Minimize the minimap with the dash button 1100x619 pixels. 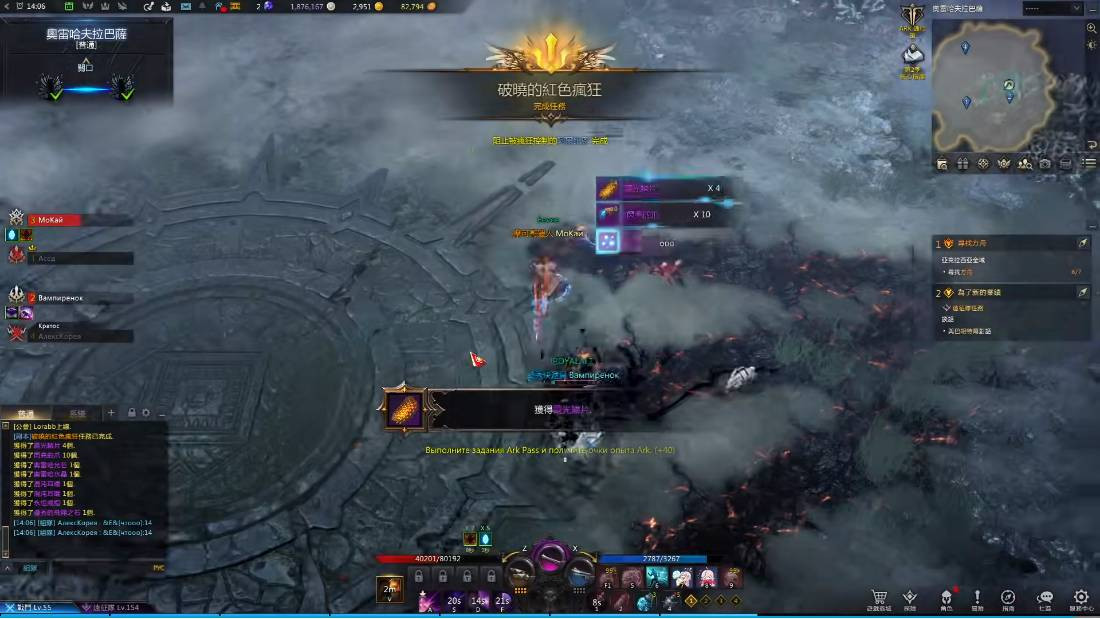pos(1092,8)
